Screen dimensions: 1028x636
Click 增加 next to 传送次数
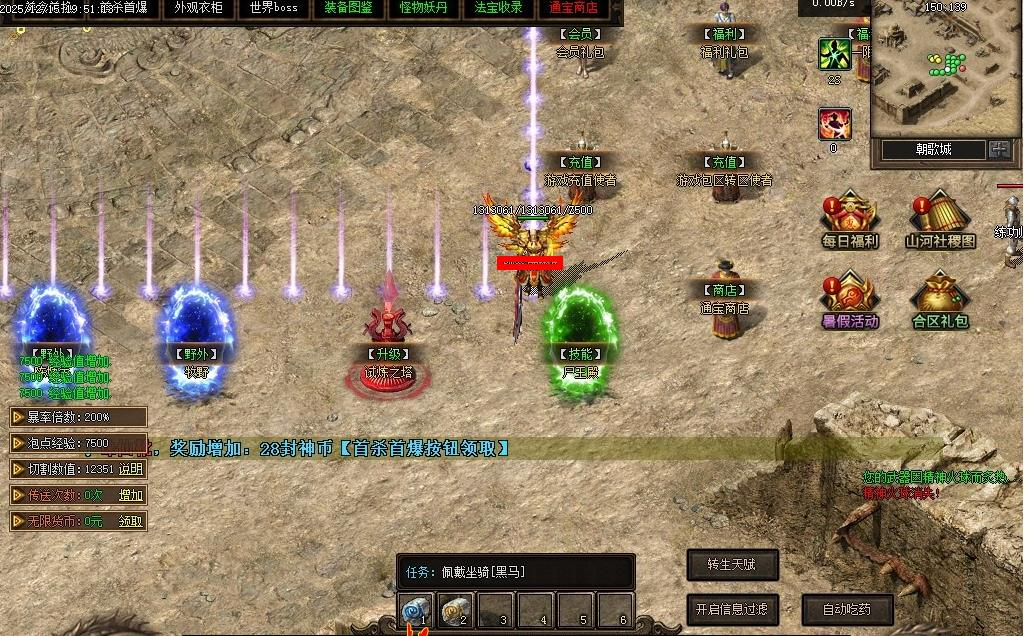[x=131, y=495]
